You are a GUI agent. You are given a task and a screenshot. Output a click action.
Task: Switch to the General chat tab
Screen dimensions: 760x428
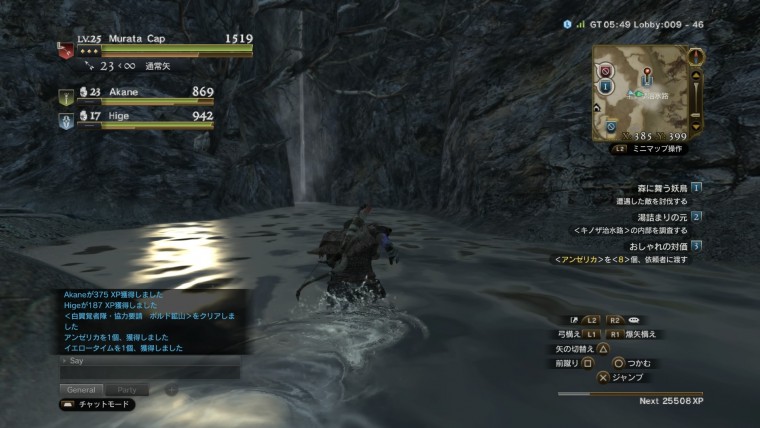pos(80,389)
